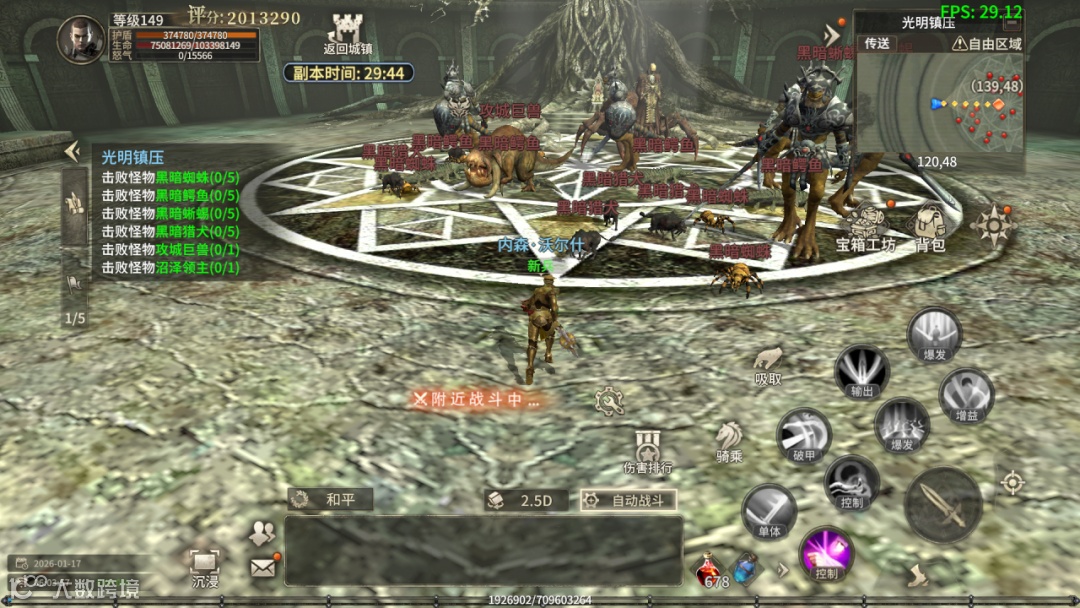1080x608 pixels.
Task: Open the mail envelope icon
Action: point(263,567)
